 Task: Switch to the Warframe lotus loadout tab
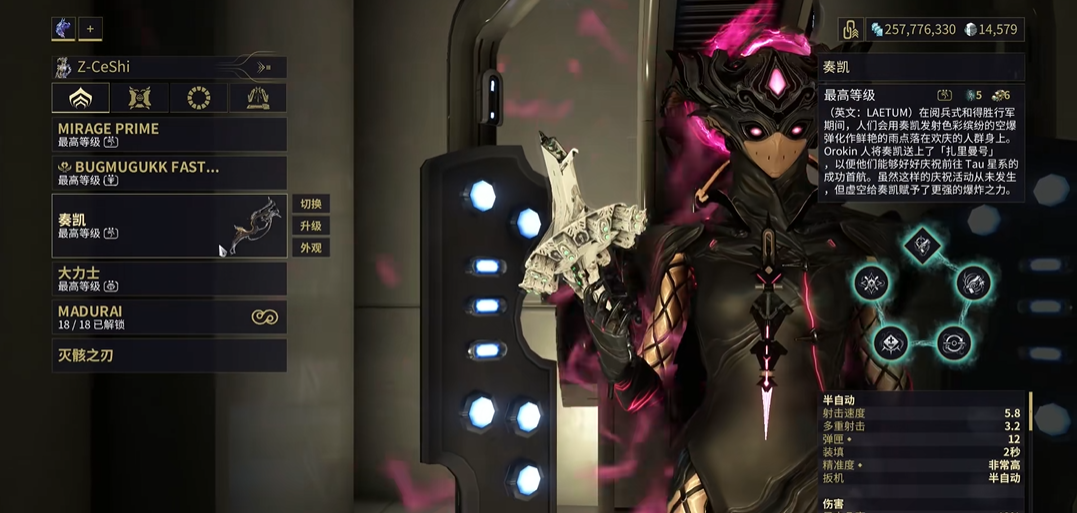pos(81,98)
